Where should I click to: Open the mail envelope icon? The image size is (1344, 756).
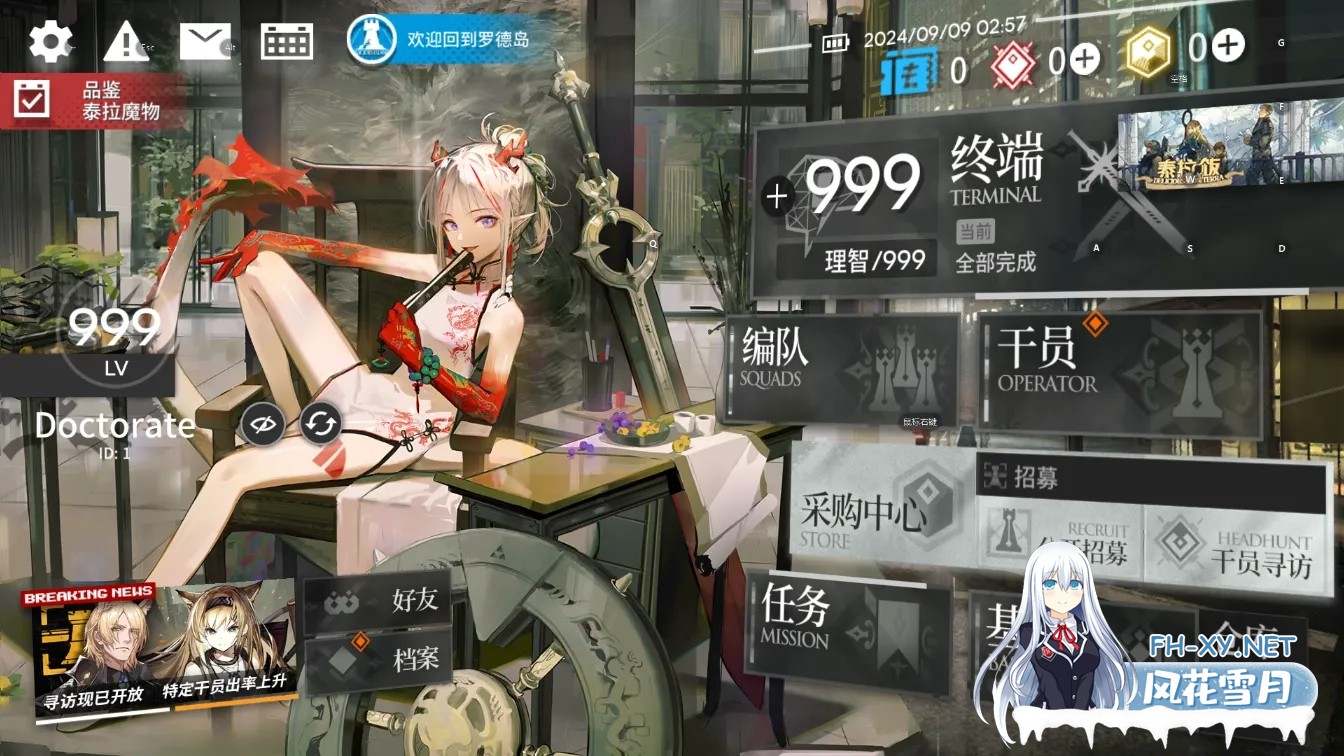205,41
